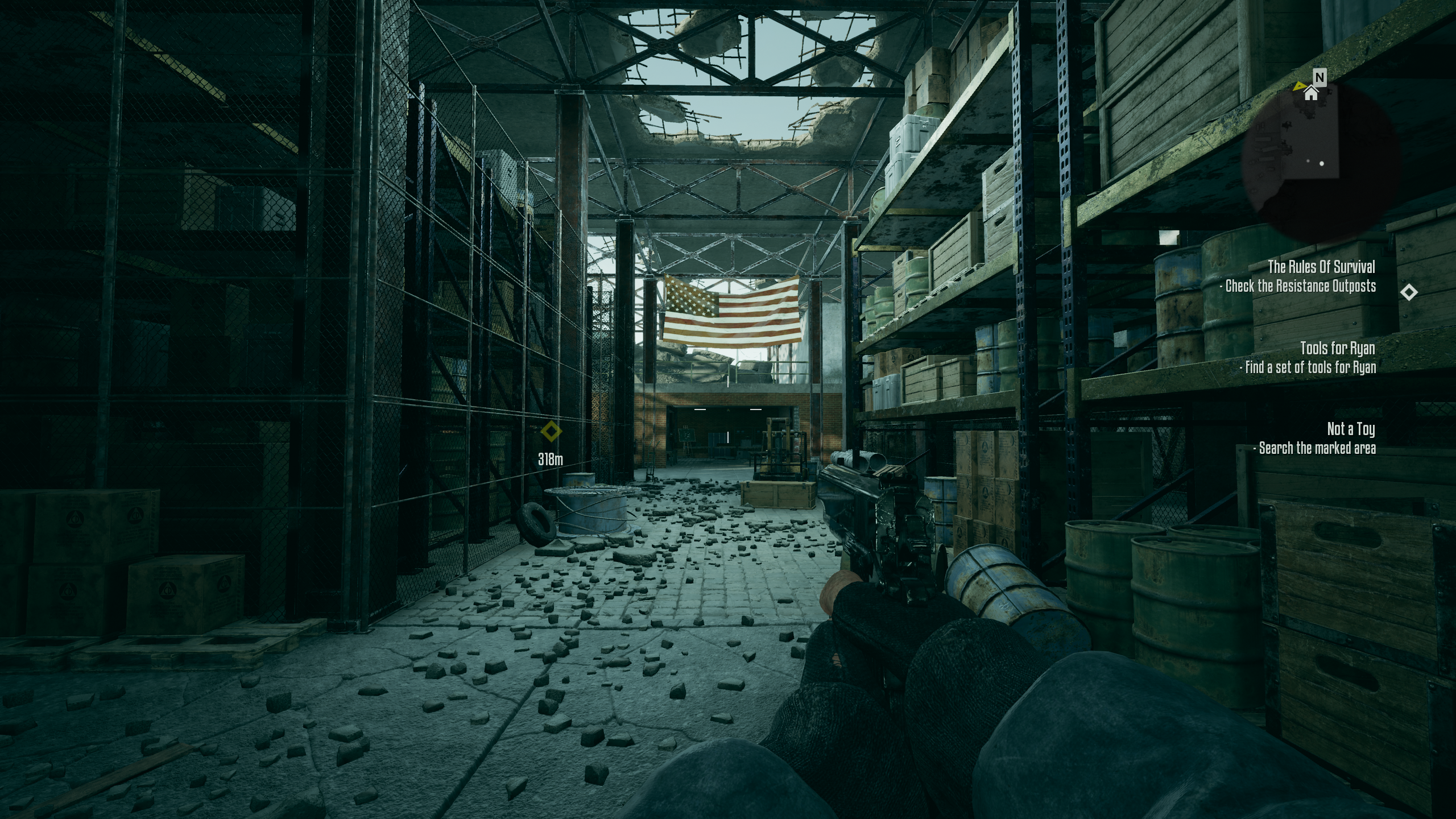The width and height of the screenshot is (1456, 819).
Task: Select the yellow 318m waypoint marker
Action: [x=551, y=431]
